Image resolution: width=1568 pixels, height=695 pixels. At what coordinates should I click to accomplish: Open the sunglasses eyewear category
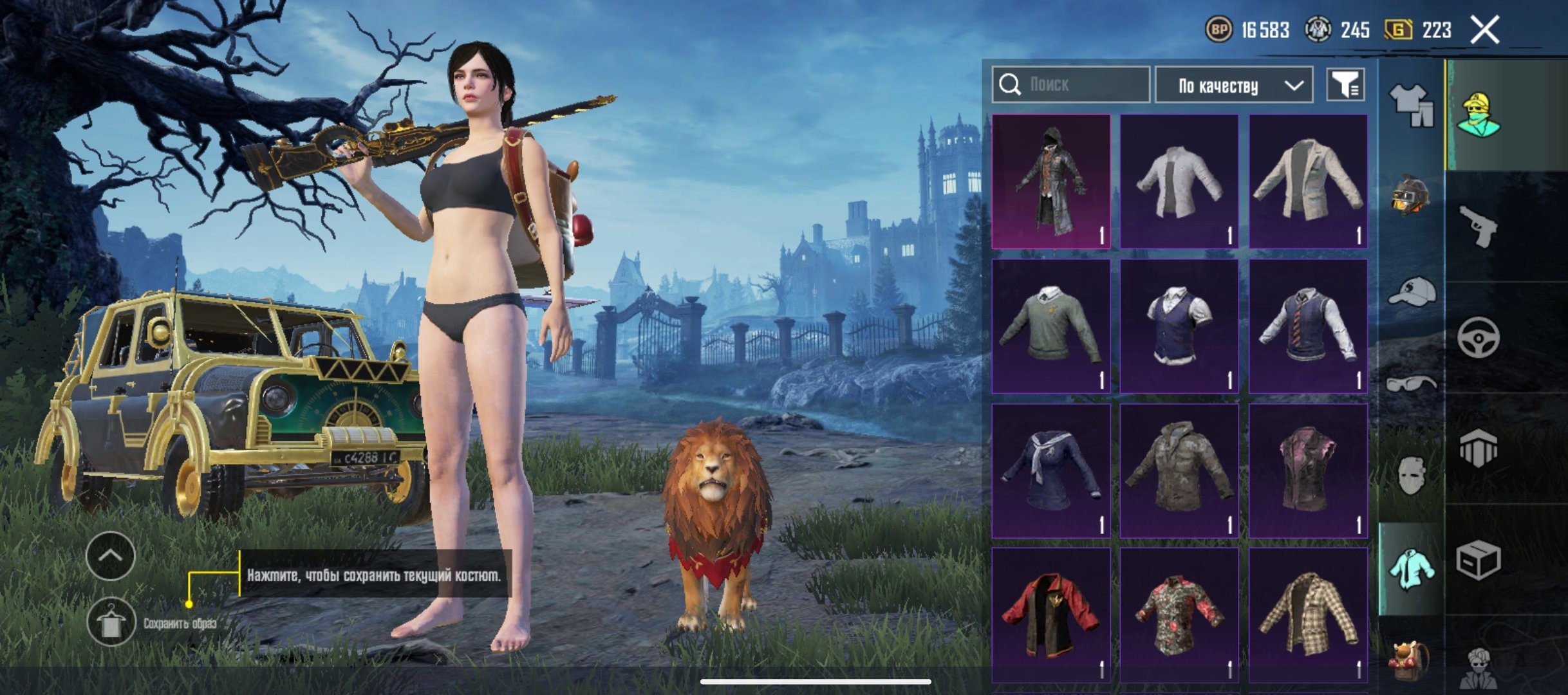(x=1411, y=384)
